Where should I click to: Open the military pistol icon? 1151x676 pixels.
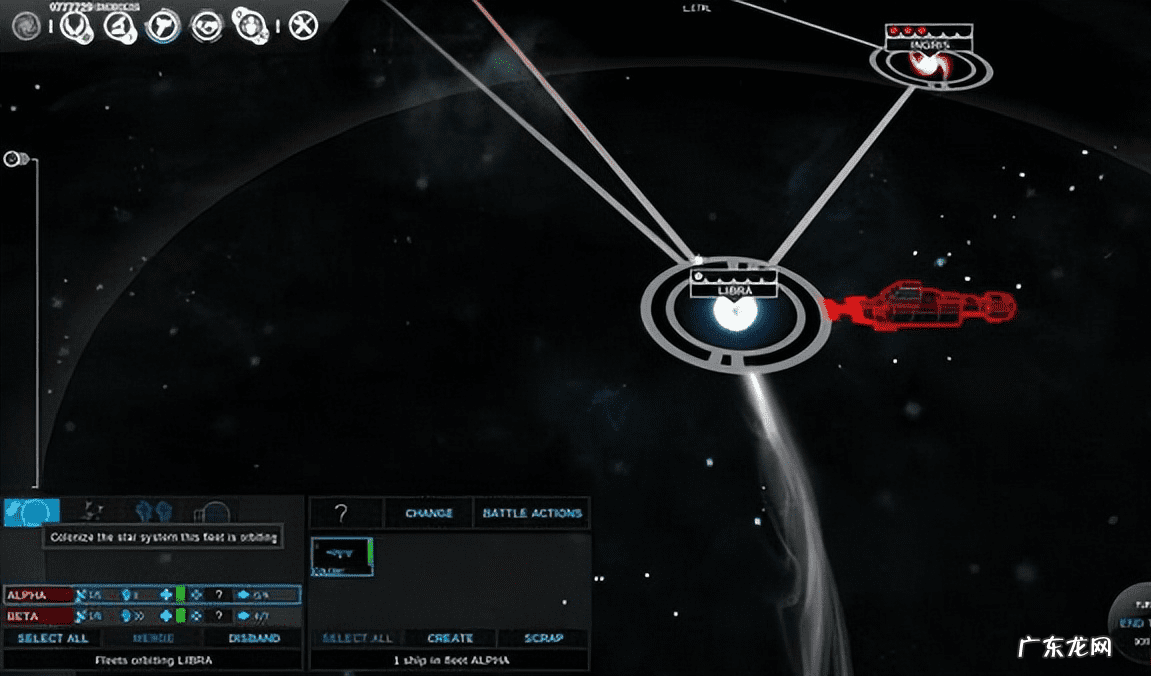coord(162,25)
